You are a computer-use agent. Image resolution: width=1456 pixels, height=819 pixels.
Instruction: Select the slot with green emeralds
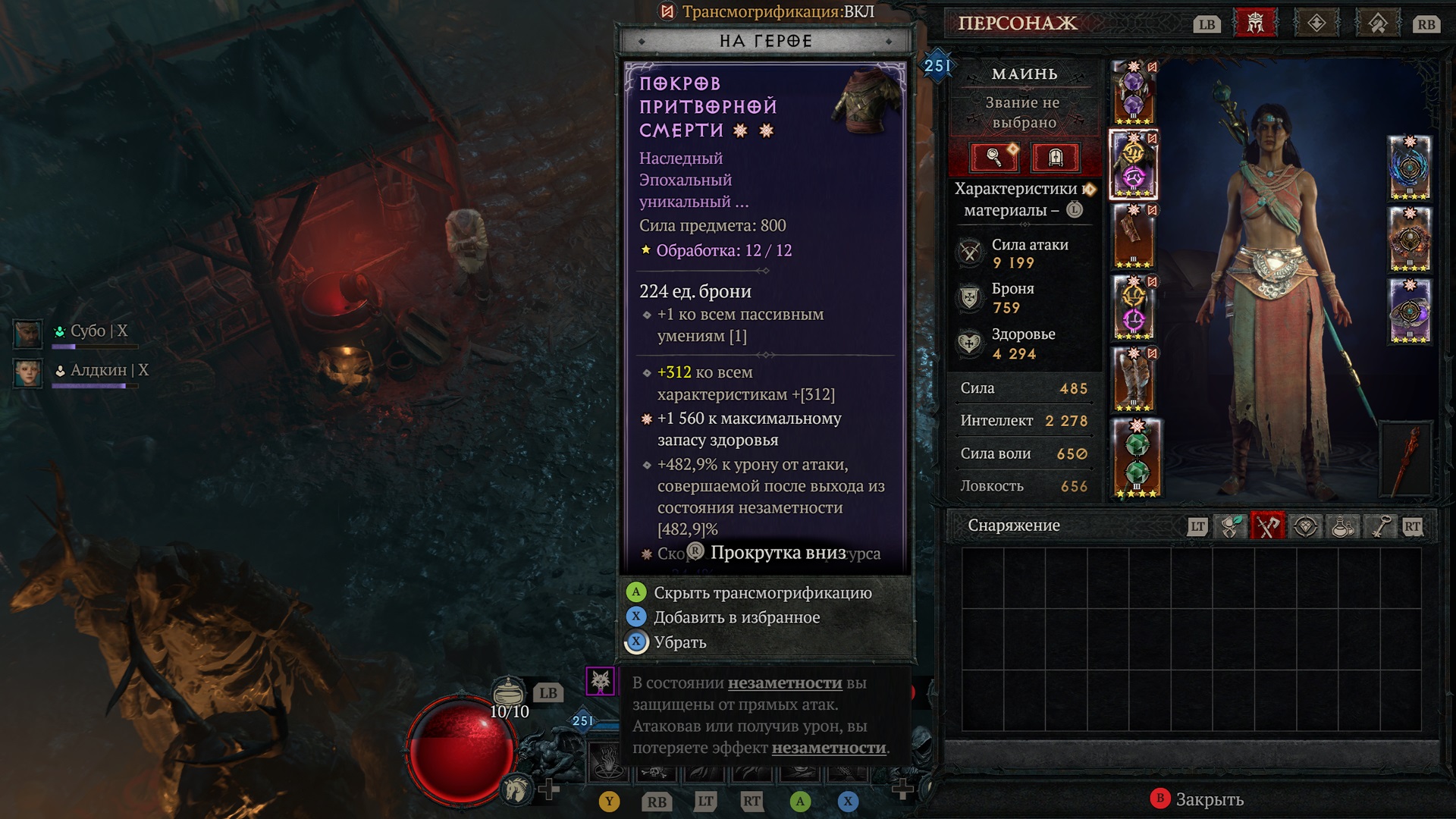tap(1135, 458)
